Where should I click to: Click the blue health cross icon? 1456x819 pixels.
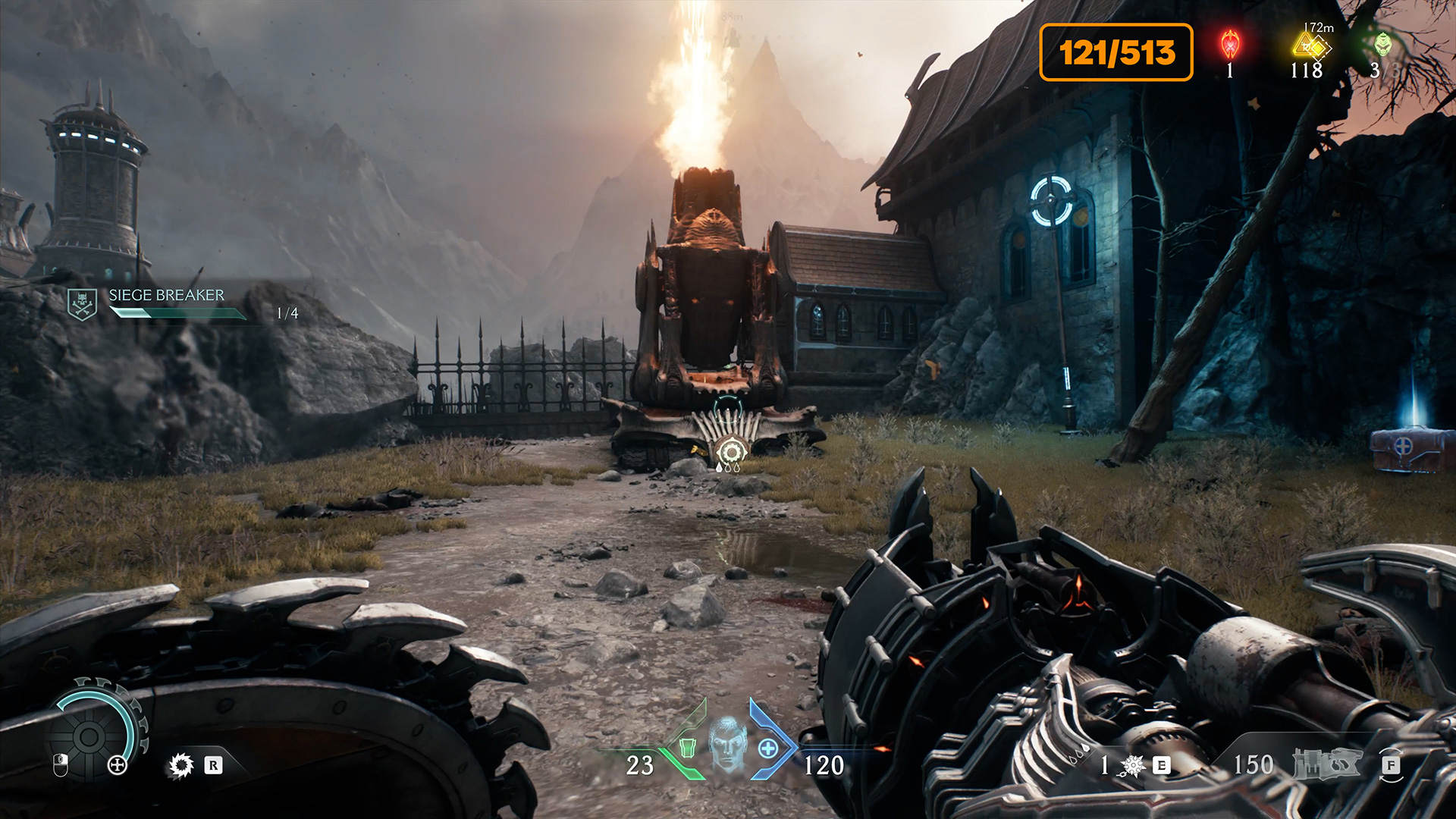(x=768, y=748)
